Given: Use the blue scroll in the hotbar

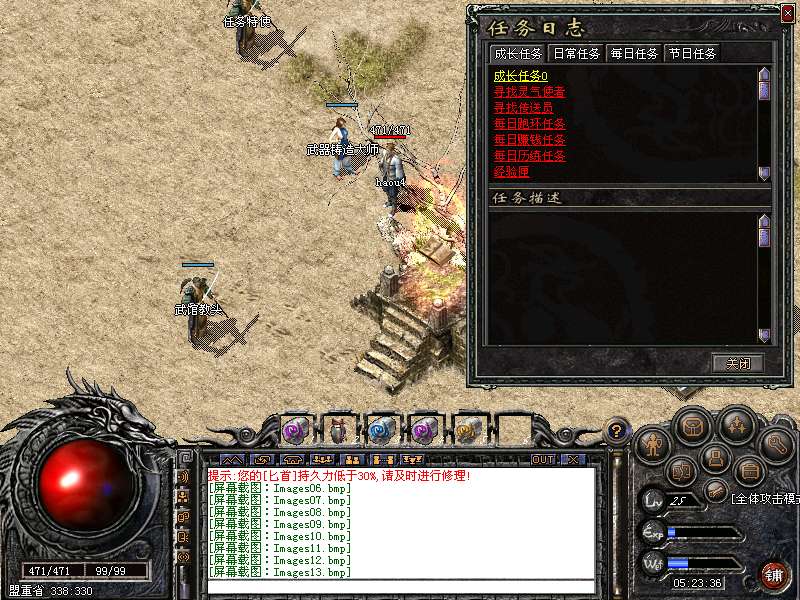Looking at the screenshot, I should tap(381, 430).
